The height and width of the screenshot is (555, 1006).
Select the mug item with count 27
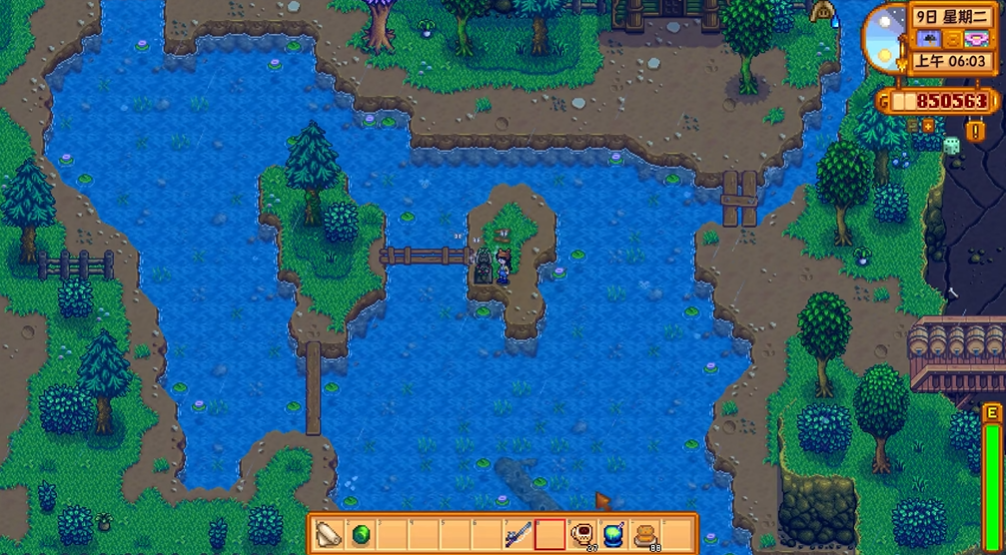[582, 534]
